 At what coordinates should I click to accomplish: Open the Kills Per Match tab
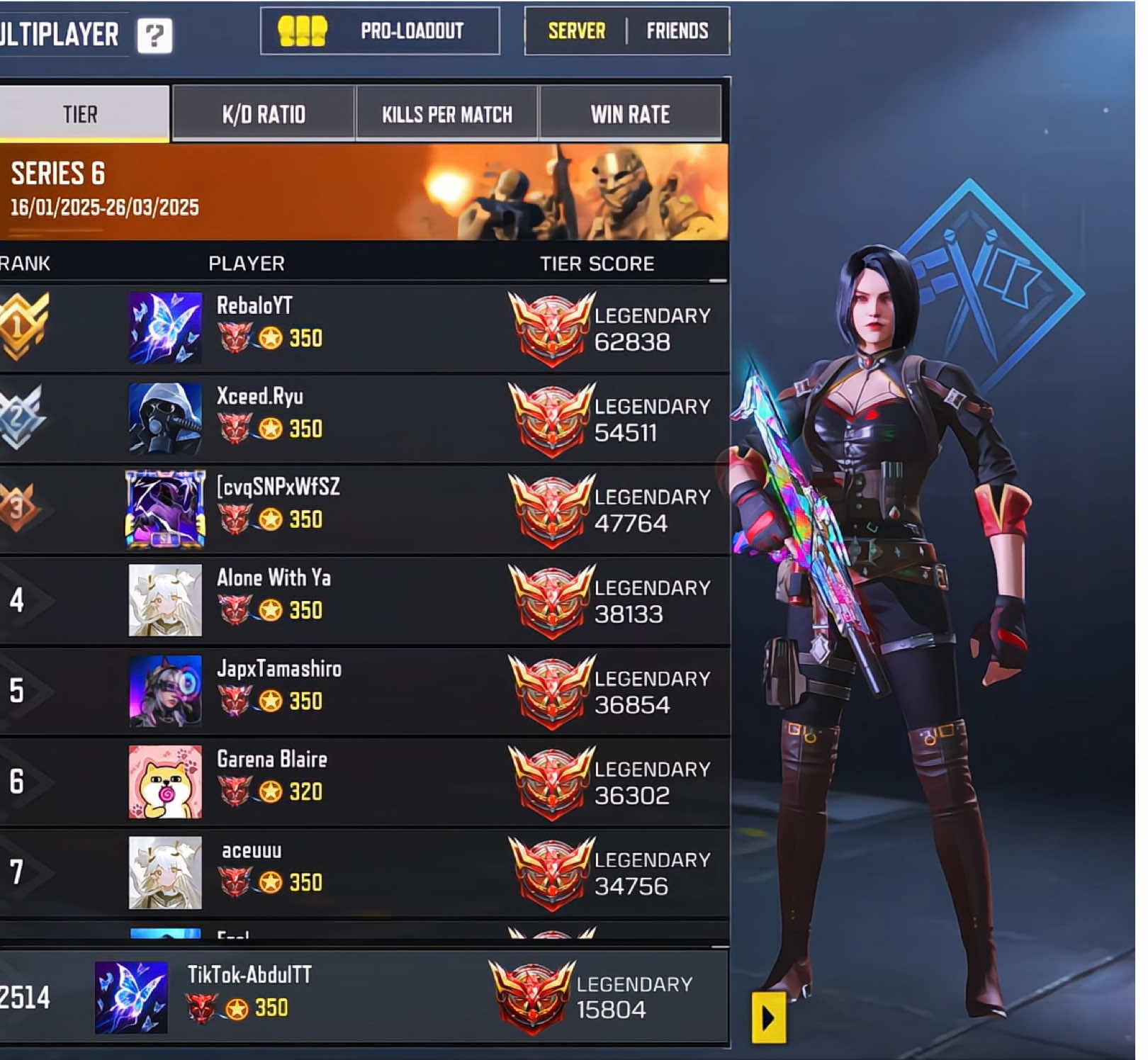[x=446, y=114]
